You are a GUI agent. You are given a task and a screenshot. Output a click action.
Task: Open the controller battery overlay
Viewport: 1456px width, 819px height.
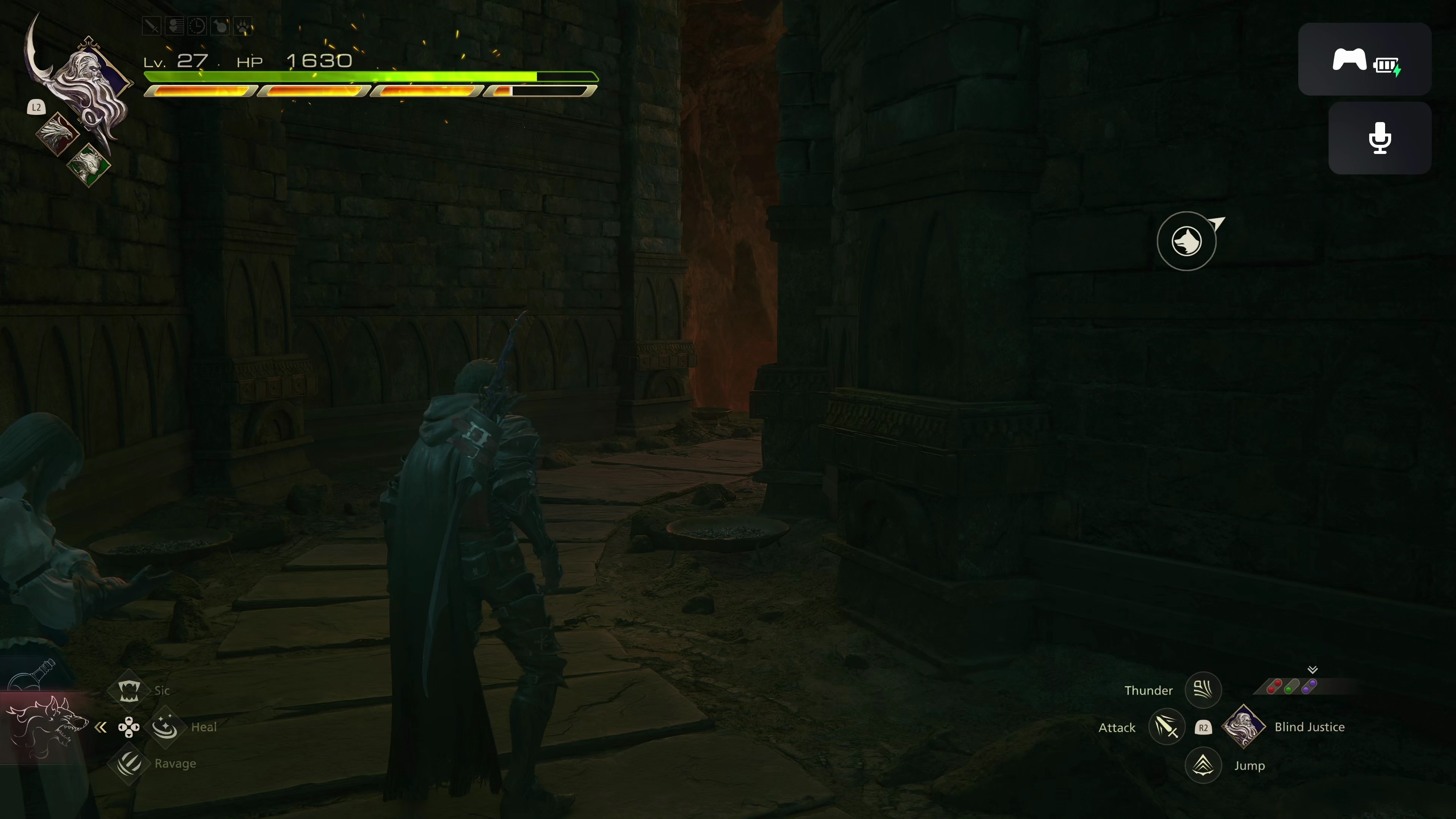[x=1365, y=60]
